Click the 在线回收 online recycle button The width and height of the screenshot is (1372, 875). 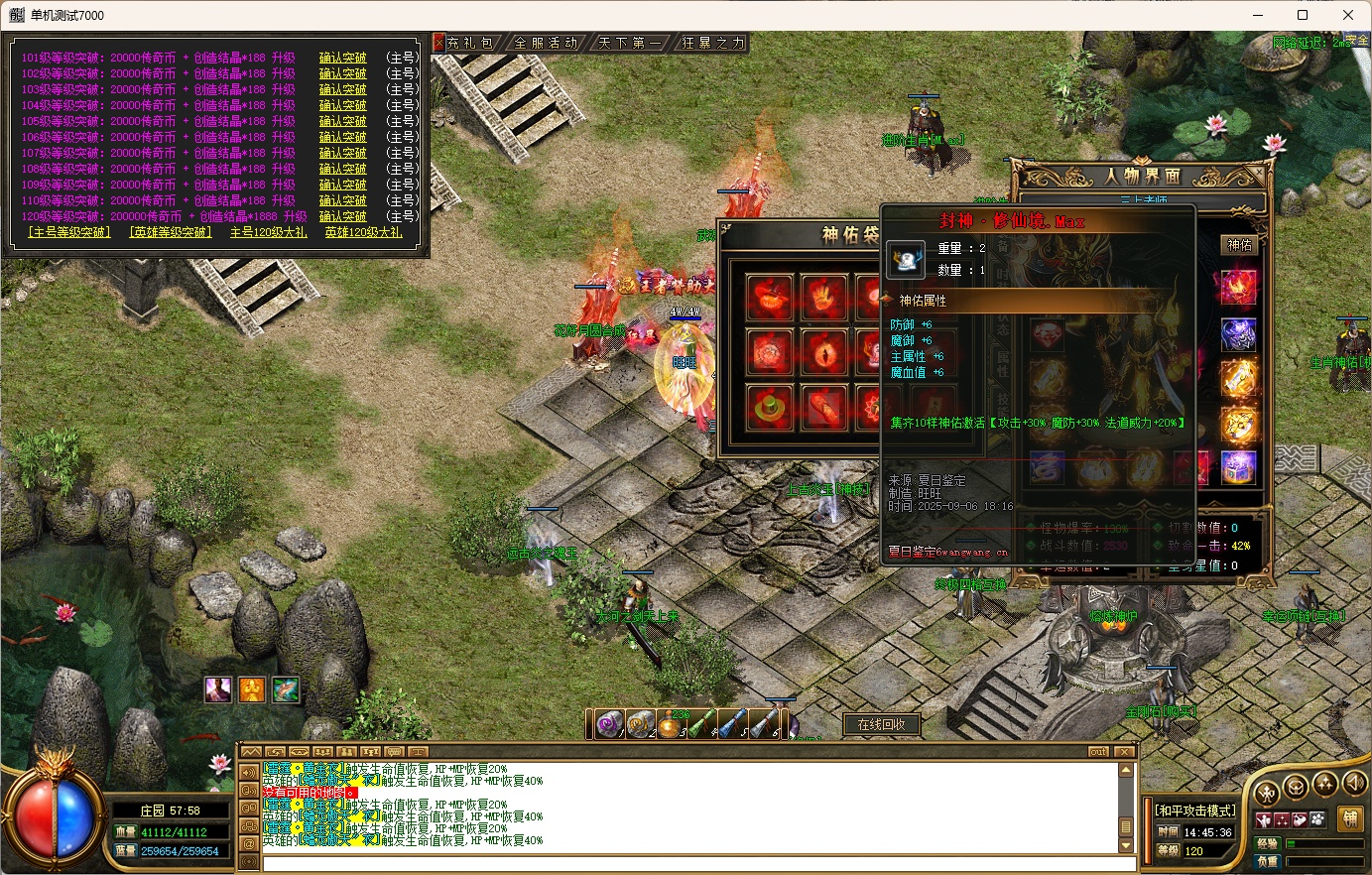[881, 724]
